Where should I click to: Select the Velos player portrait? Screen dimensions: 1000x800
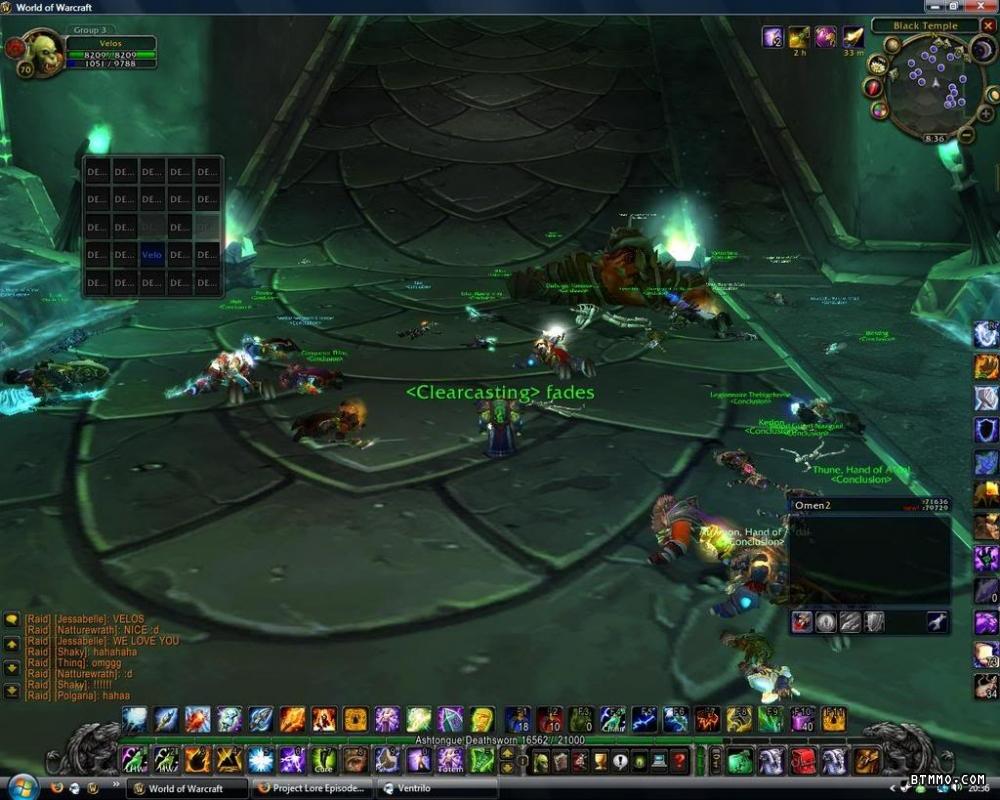pyautogui.click(x=43, y=51)
